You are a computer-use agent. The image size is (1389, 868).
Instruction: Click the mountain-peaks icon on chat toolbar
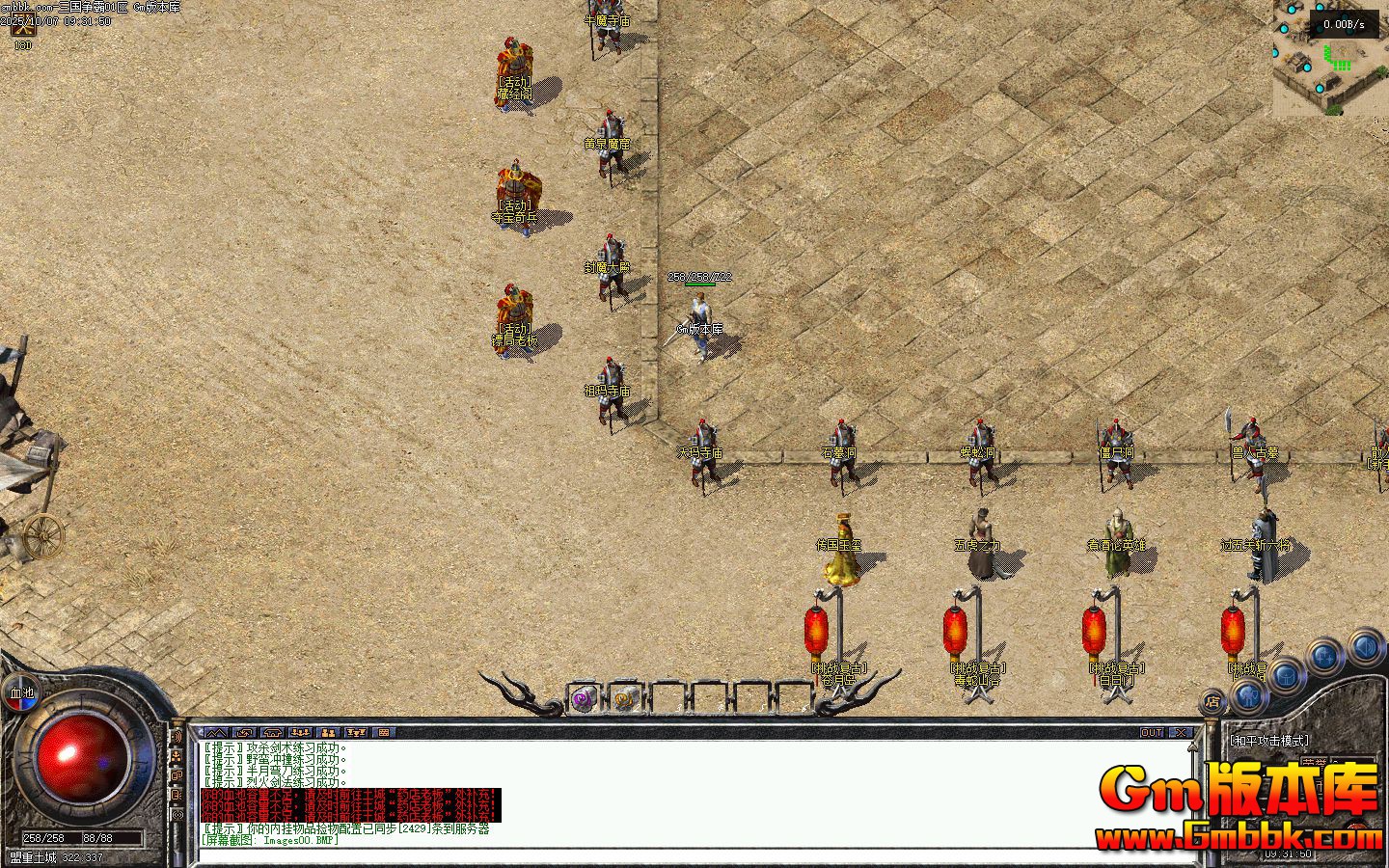point(215,733)
